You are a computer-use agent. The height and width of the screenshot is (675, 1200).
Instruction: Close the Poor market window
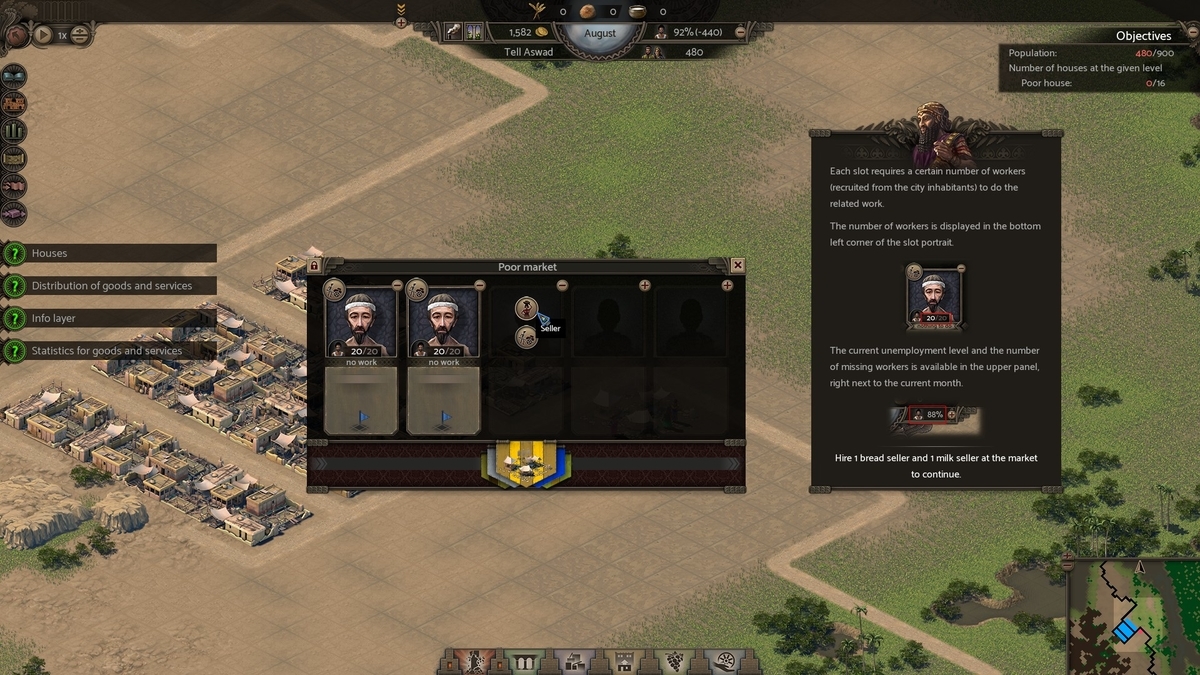pos(738,265)
